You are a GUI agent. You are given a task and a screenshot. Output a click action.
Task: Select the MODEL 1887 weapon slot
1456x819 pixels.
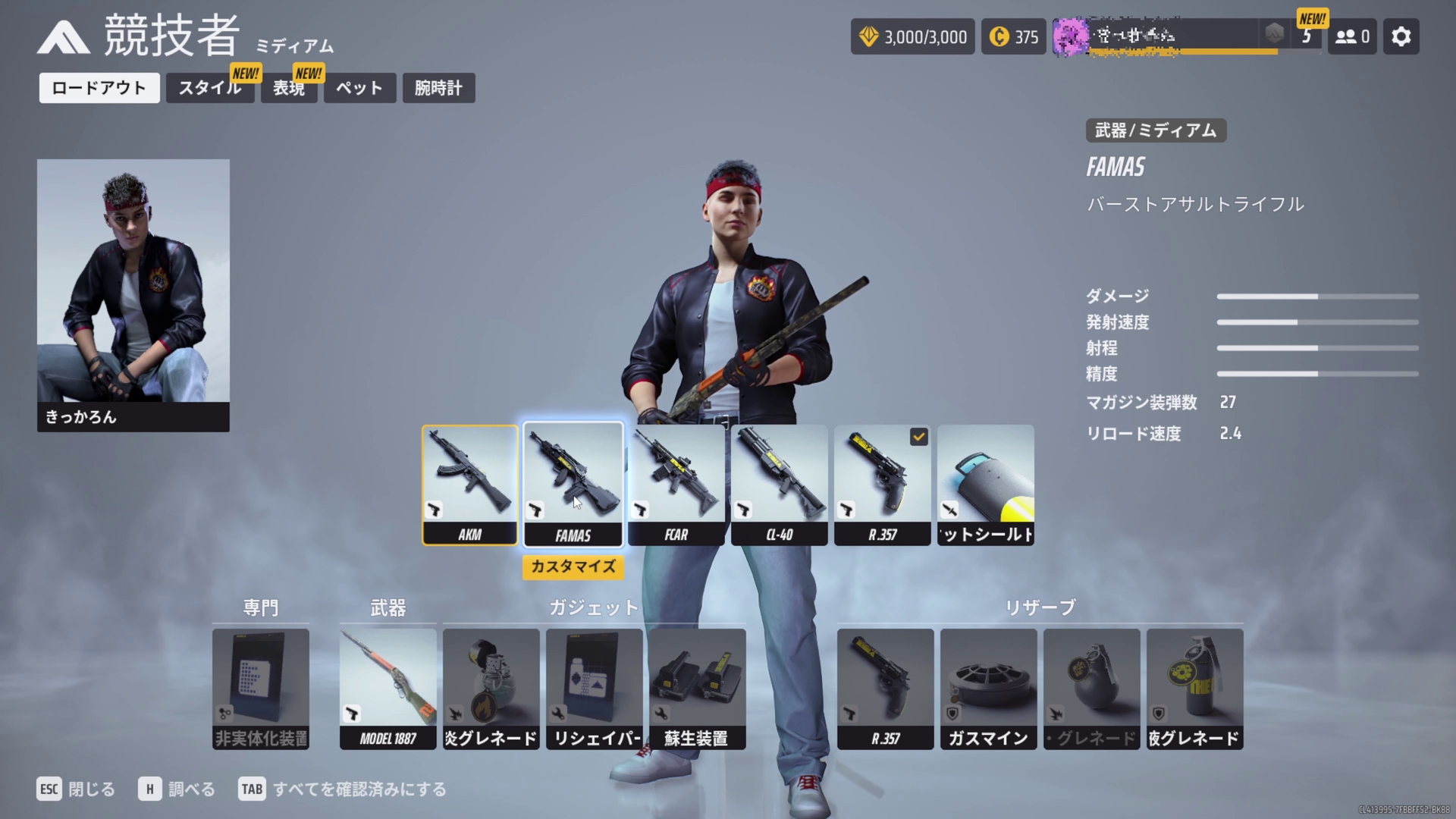point(388,682)
